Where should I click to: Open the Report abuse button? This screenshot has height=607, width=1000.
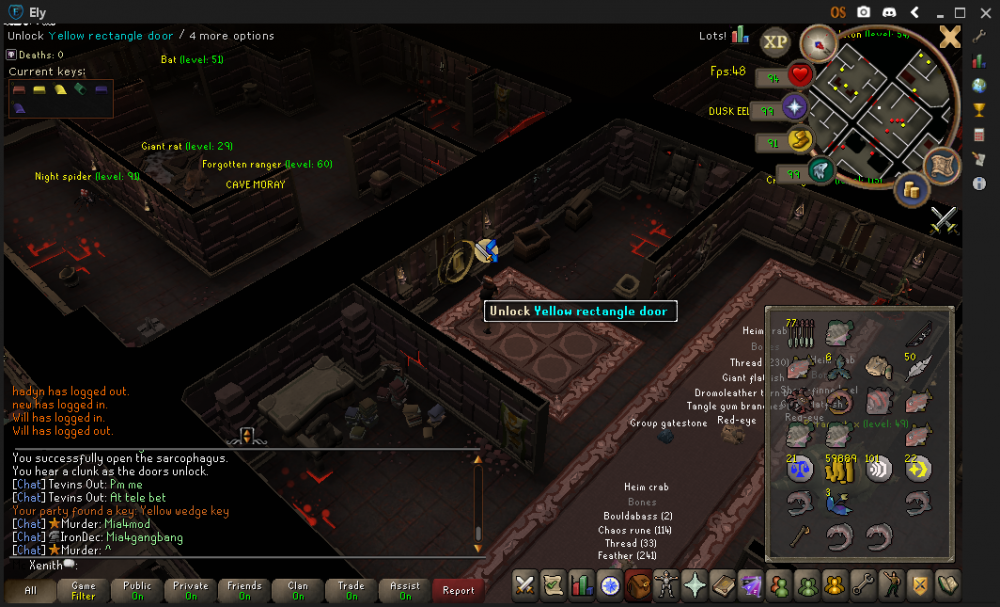(x=458, y=590)
